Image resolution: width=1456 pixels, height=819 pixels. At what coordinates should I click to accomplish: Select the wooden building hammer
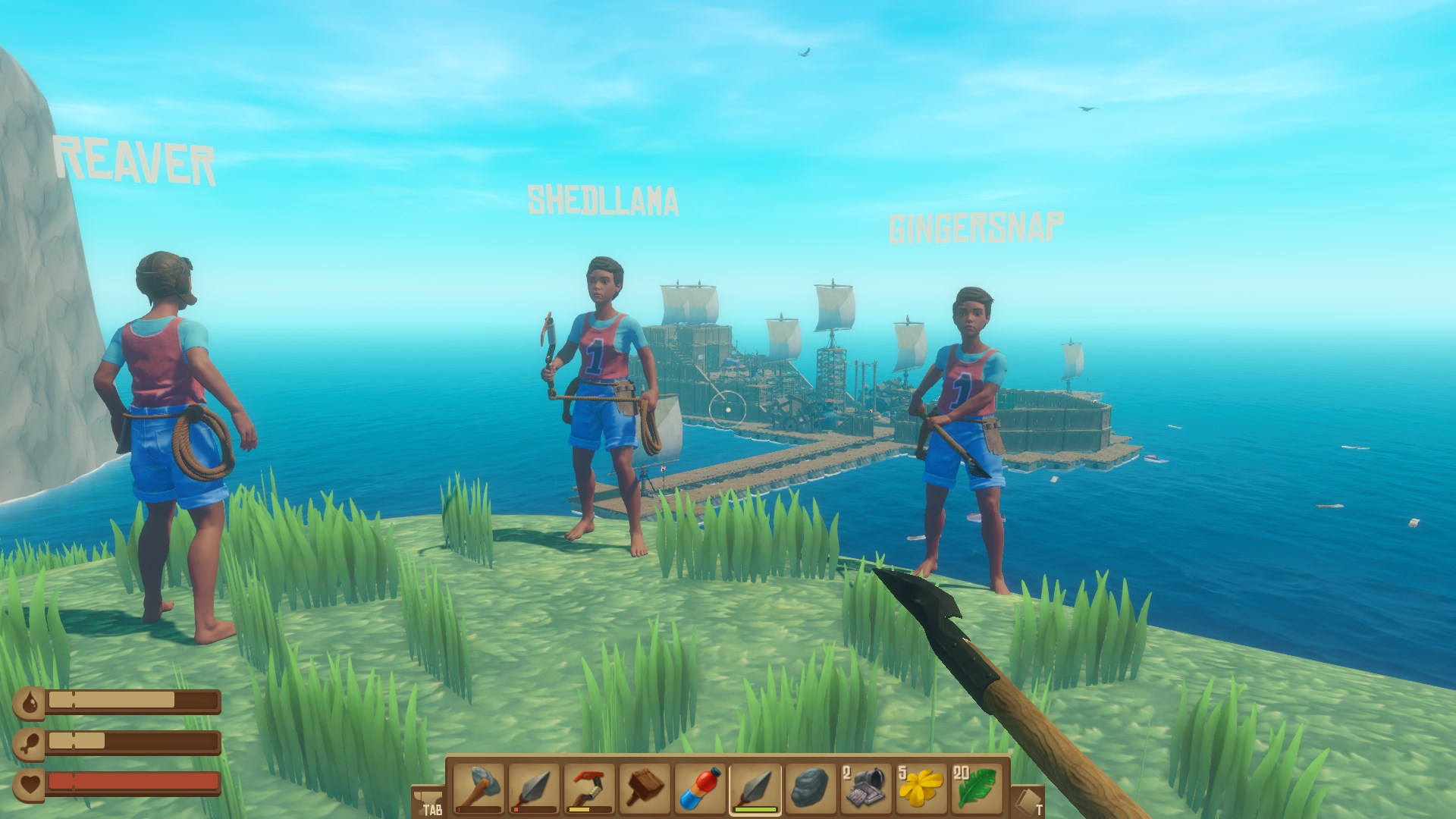point(644,787)
